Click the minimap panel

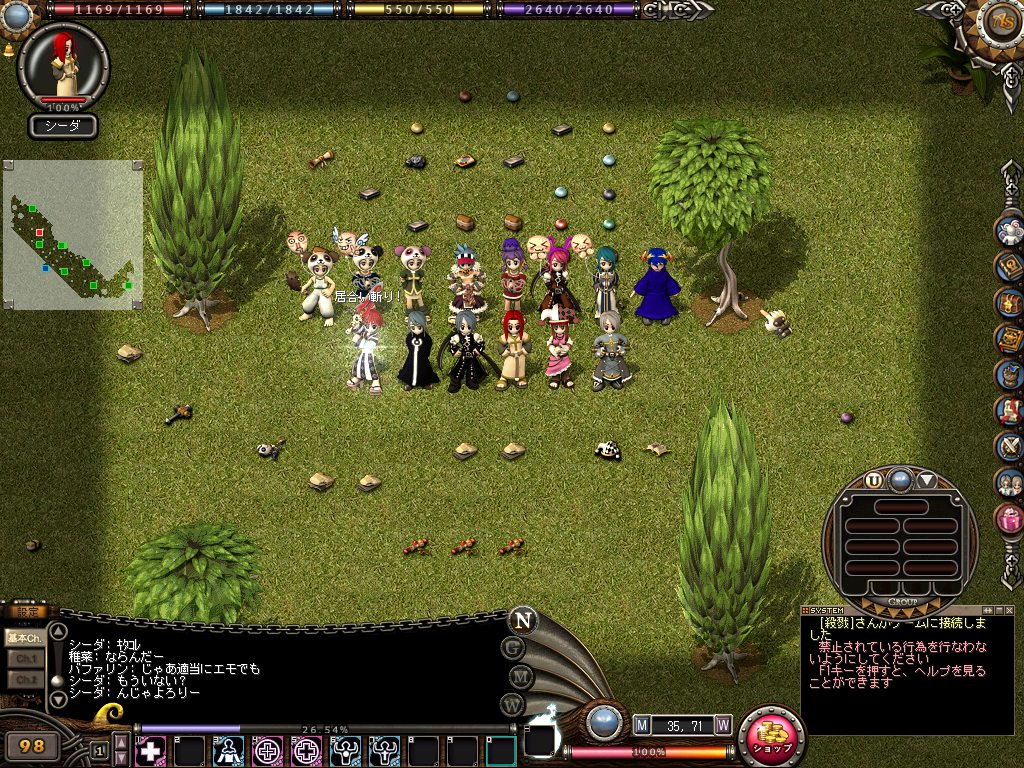pyautogui.click(x=72, y=235)
